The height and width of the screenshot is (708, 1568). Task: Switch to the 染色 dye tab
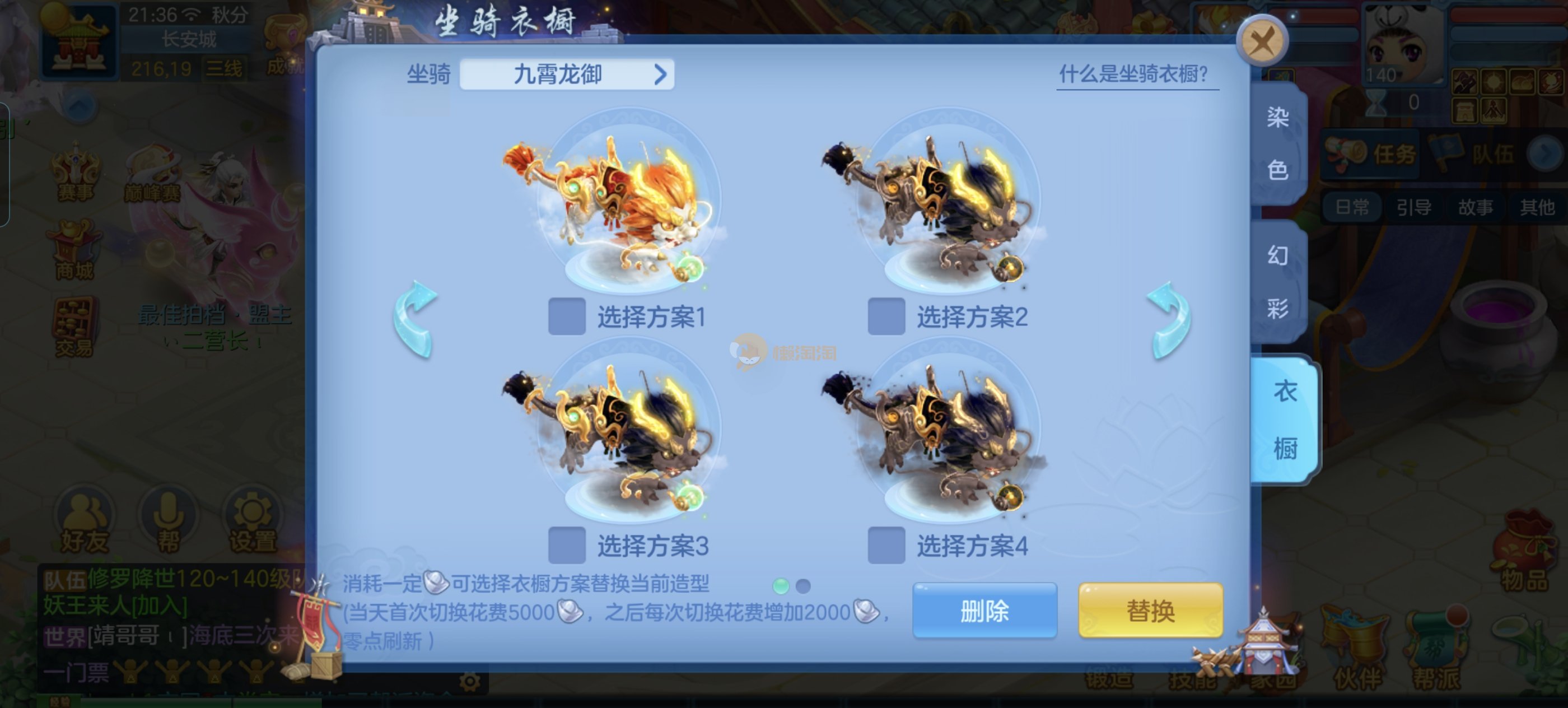pos(1278,143)
